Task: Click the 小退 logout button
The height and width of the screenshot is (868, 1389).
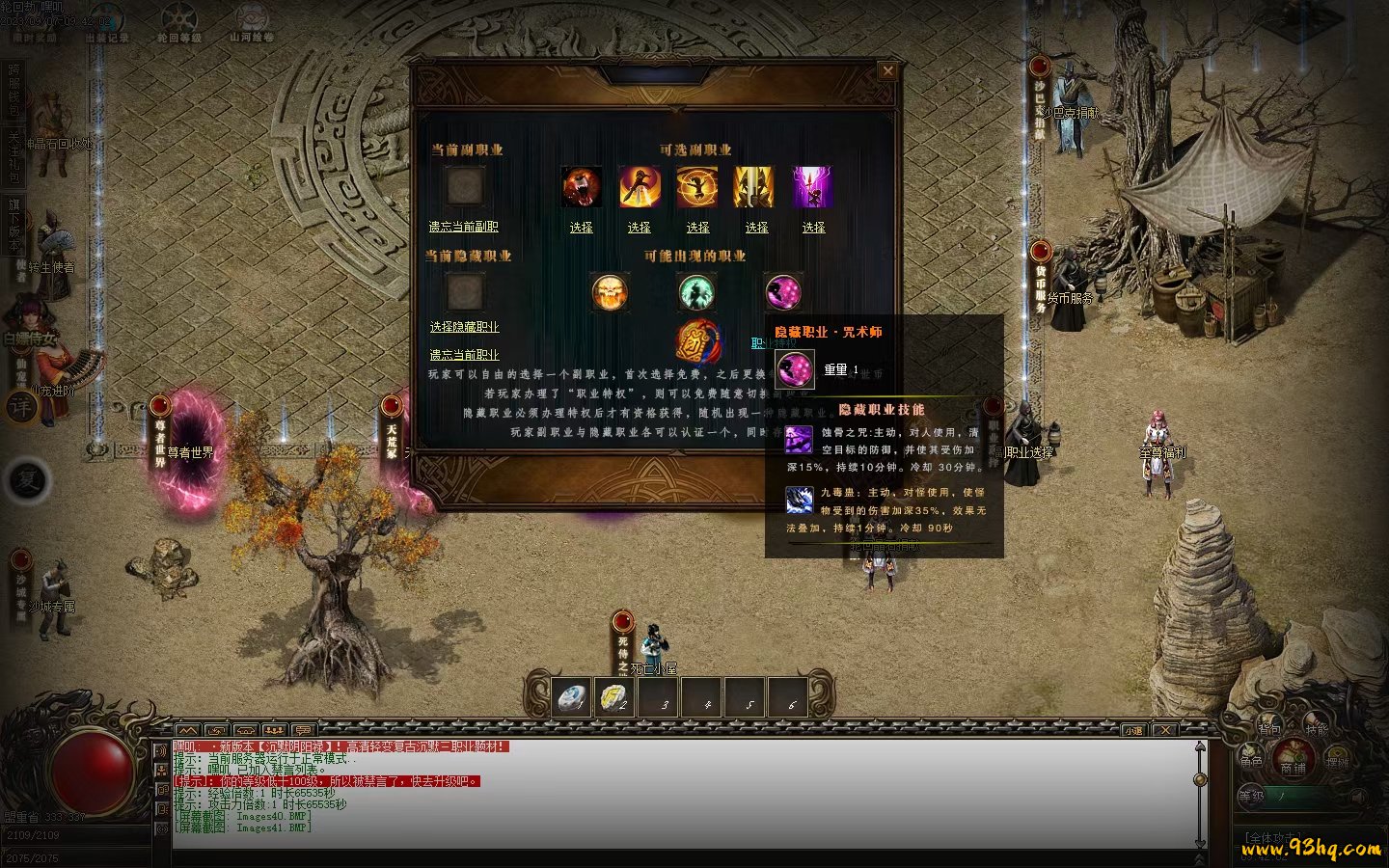Action: pos(1132,730)
